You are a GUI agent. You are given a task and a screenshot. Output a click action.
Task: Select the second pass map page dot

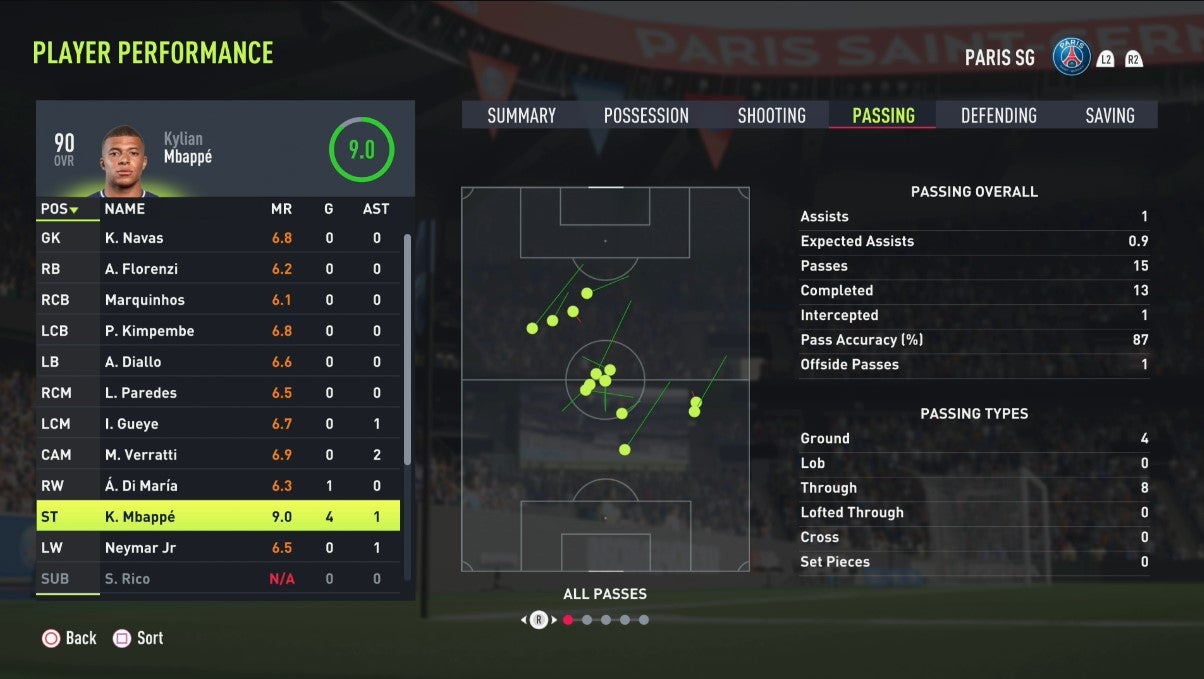click(587, 620)
